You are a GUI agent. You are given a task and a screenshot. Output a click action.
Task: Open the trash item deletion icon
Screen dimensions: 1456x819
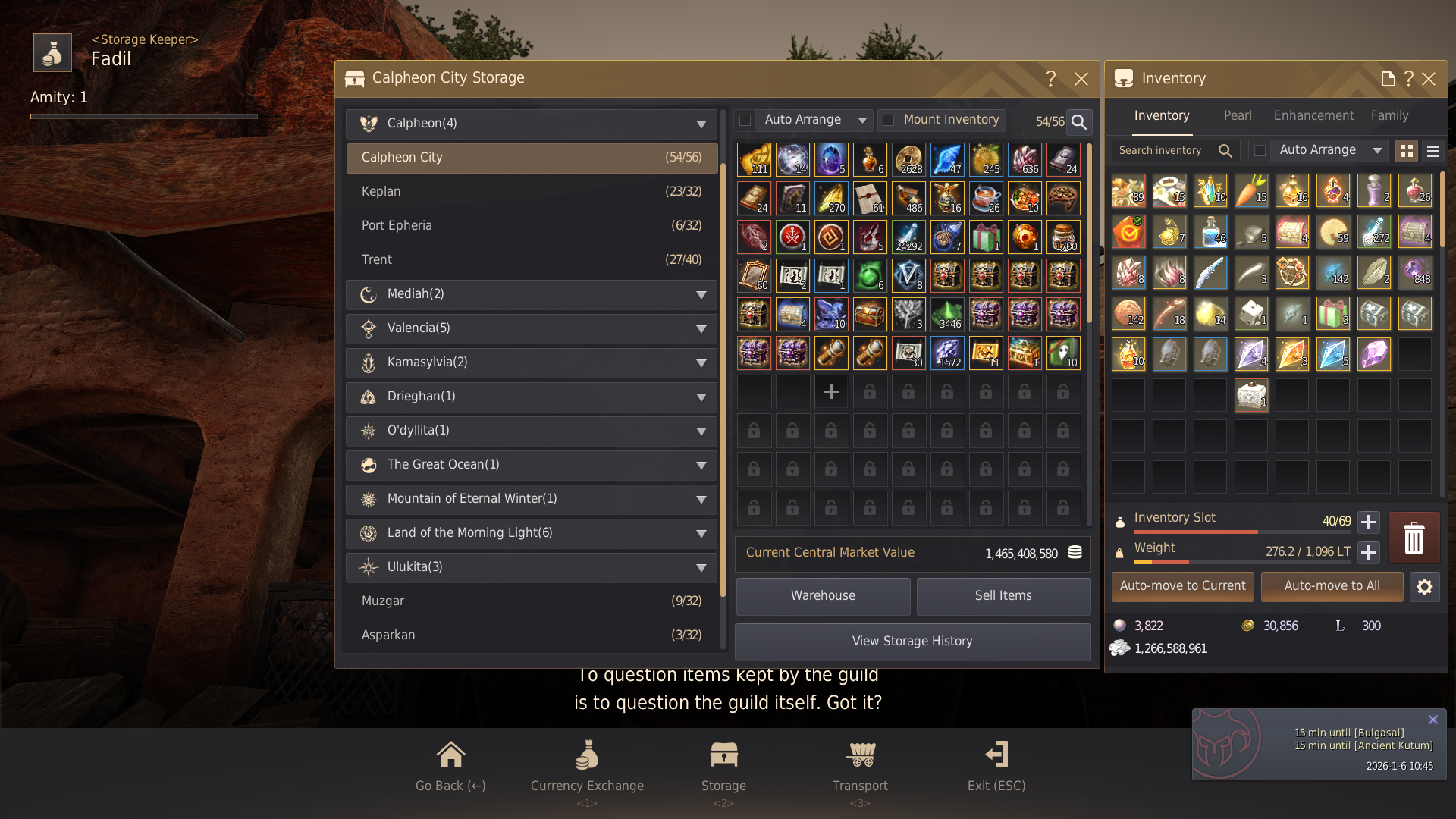coord(1414,538)
